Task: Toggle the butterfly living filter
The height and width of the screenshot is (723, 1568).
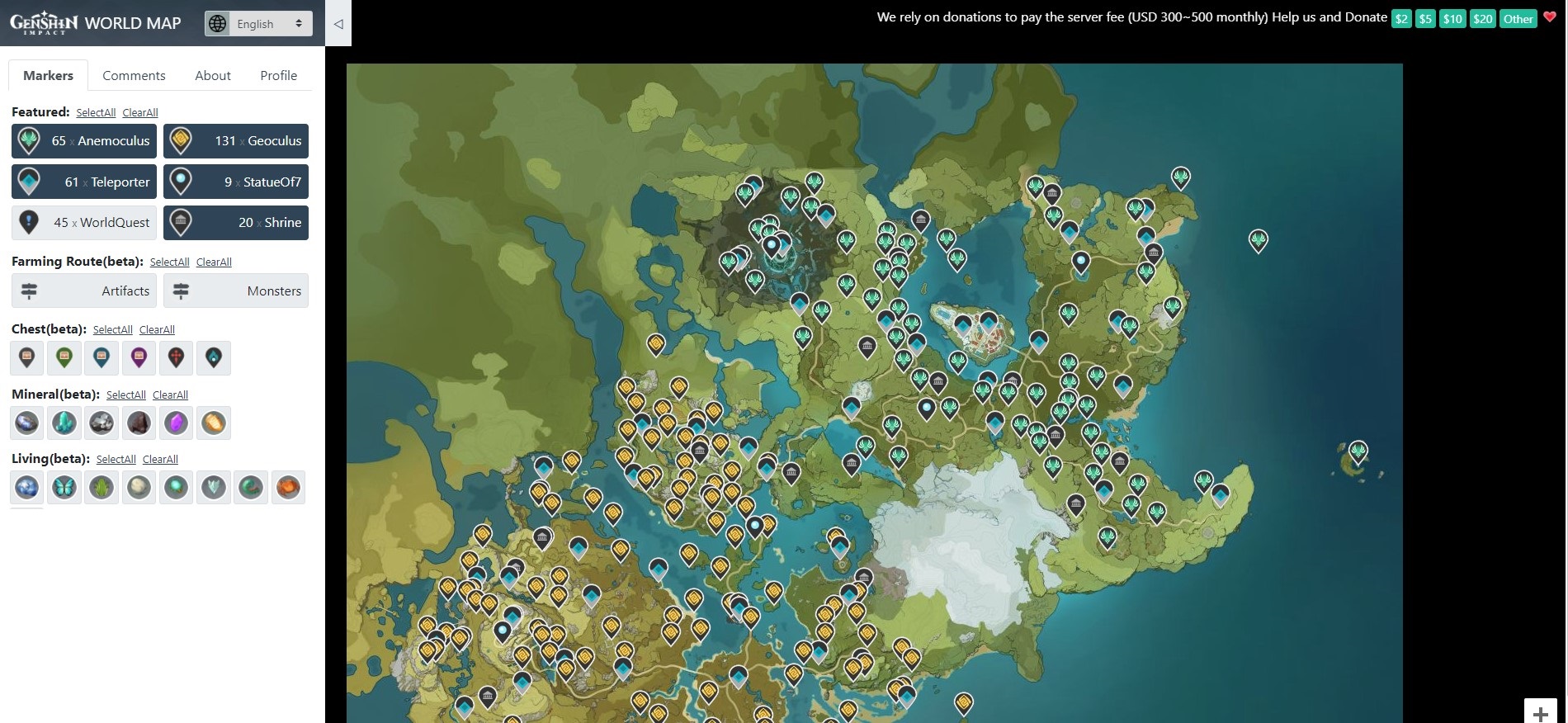Action: click(64, 488)
